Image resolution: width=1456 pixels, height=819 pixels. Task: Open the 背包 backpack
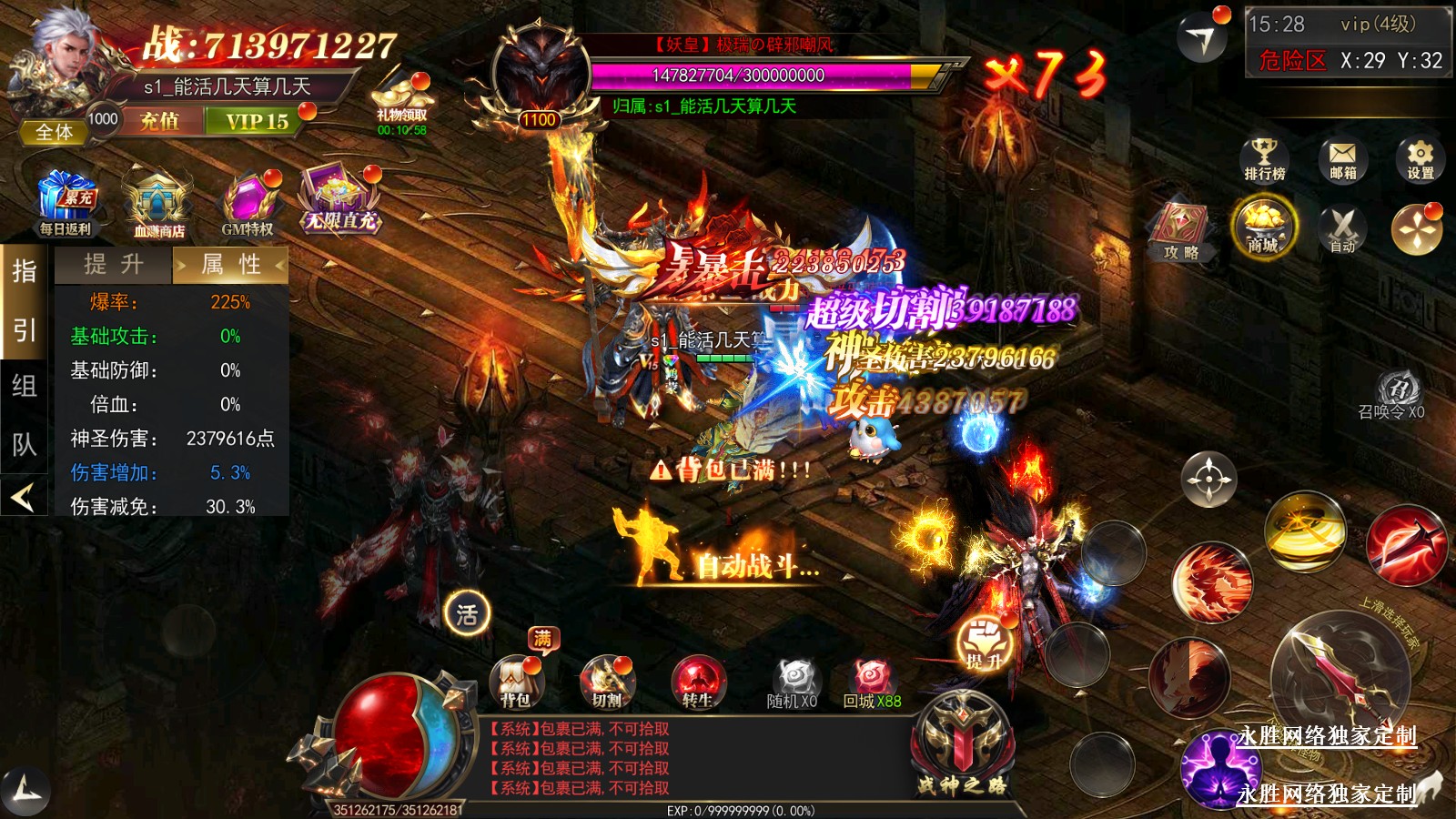(516, 682)
